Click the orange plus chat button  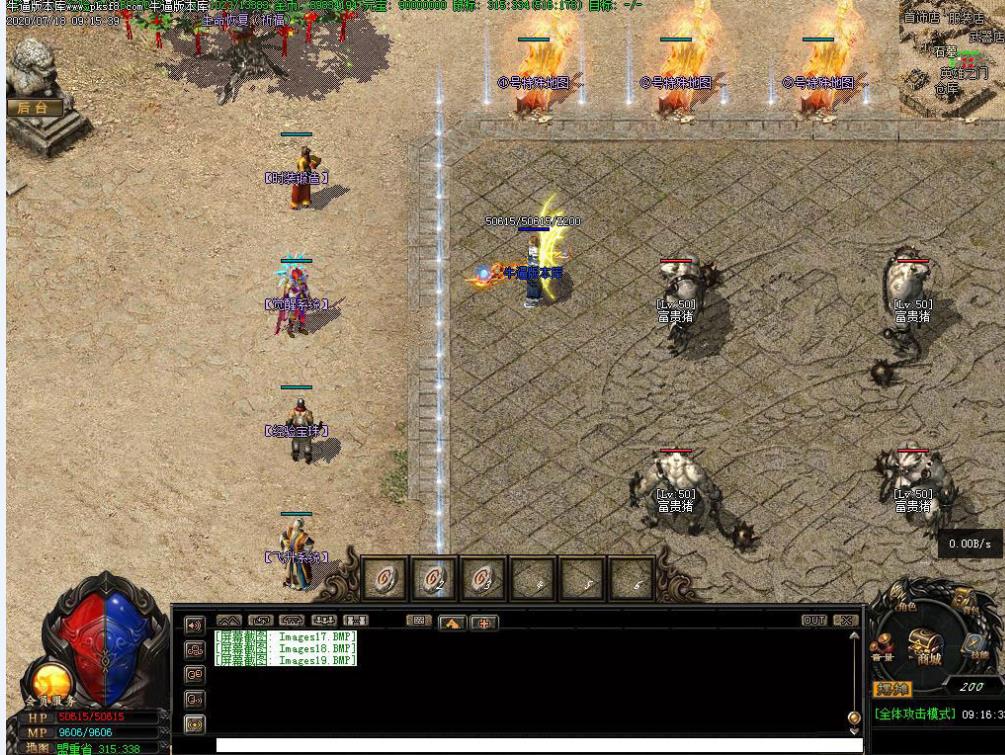pyautogui.click(x=484, y=623)
